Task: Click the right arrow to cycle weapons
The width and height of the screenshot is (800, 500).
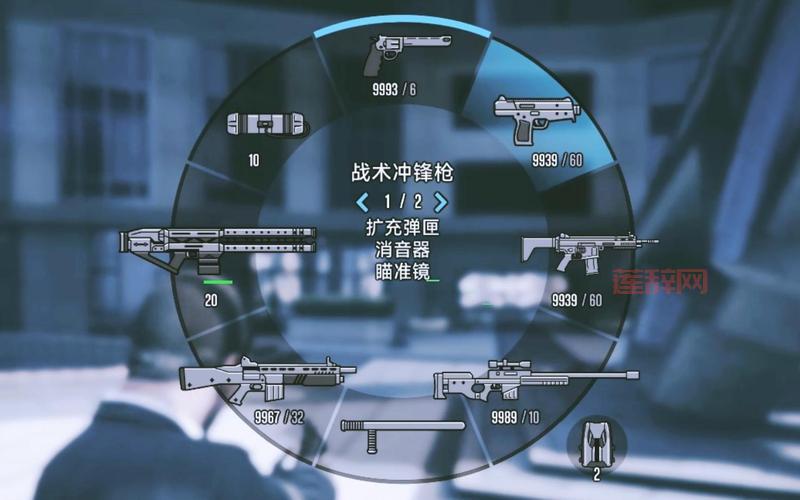Action: coord(441,202)
